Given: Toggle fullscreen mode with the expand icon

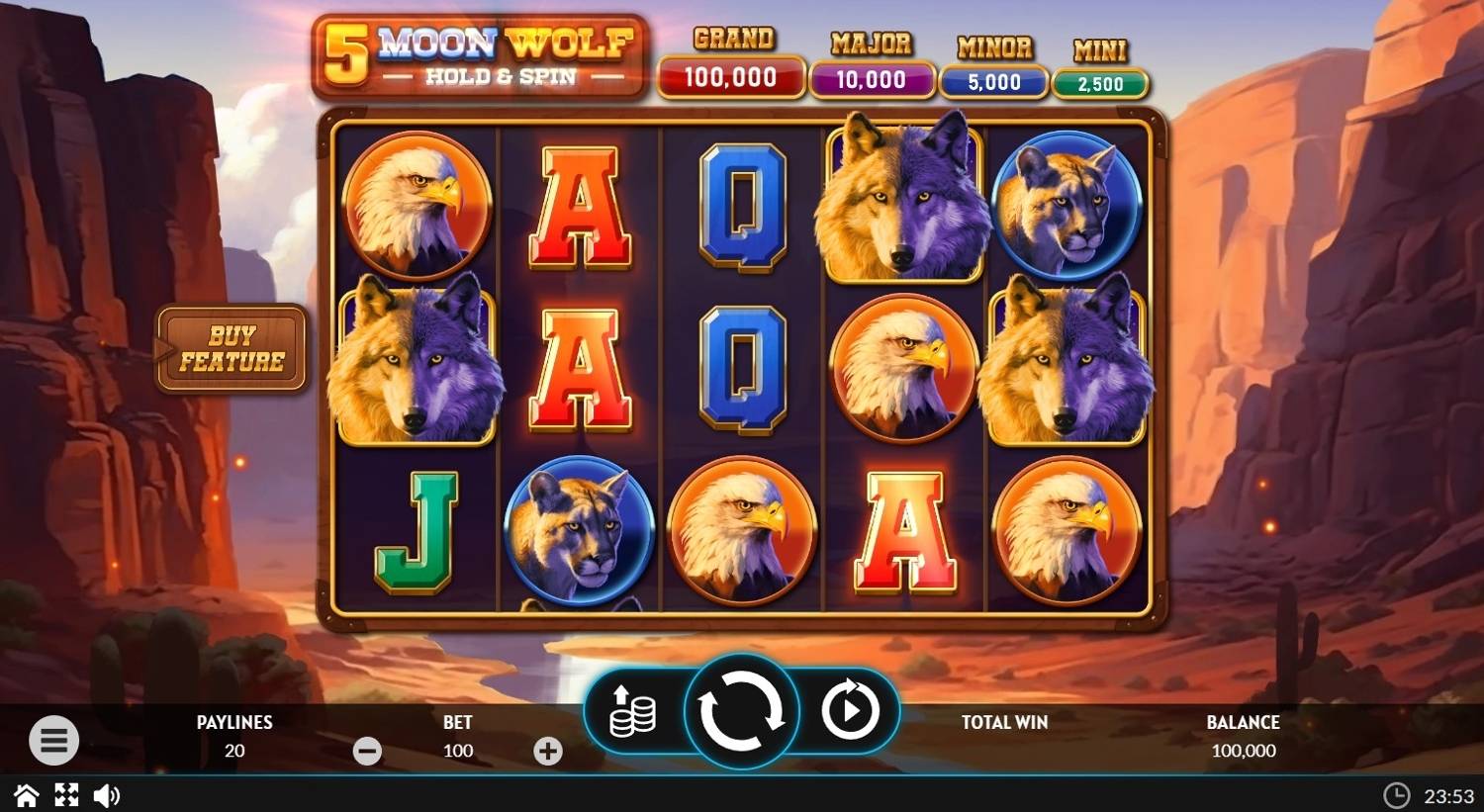Looking at the screenshot, I should (65, 793).
